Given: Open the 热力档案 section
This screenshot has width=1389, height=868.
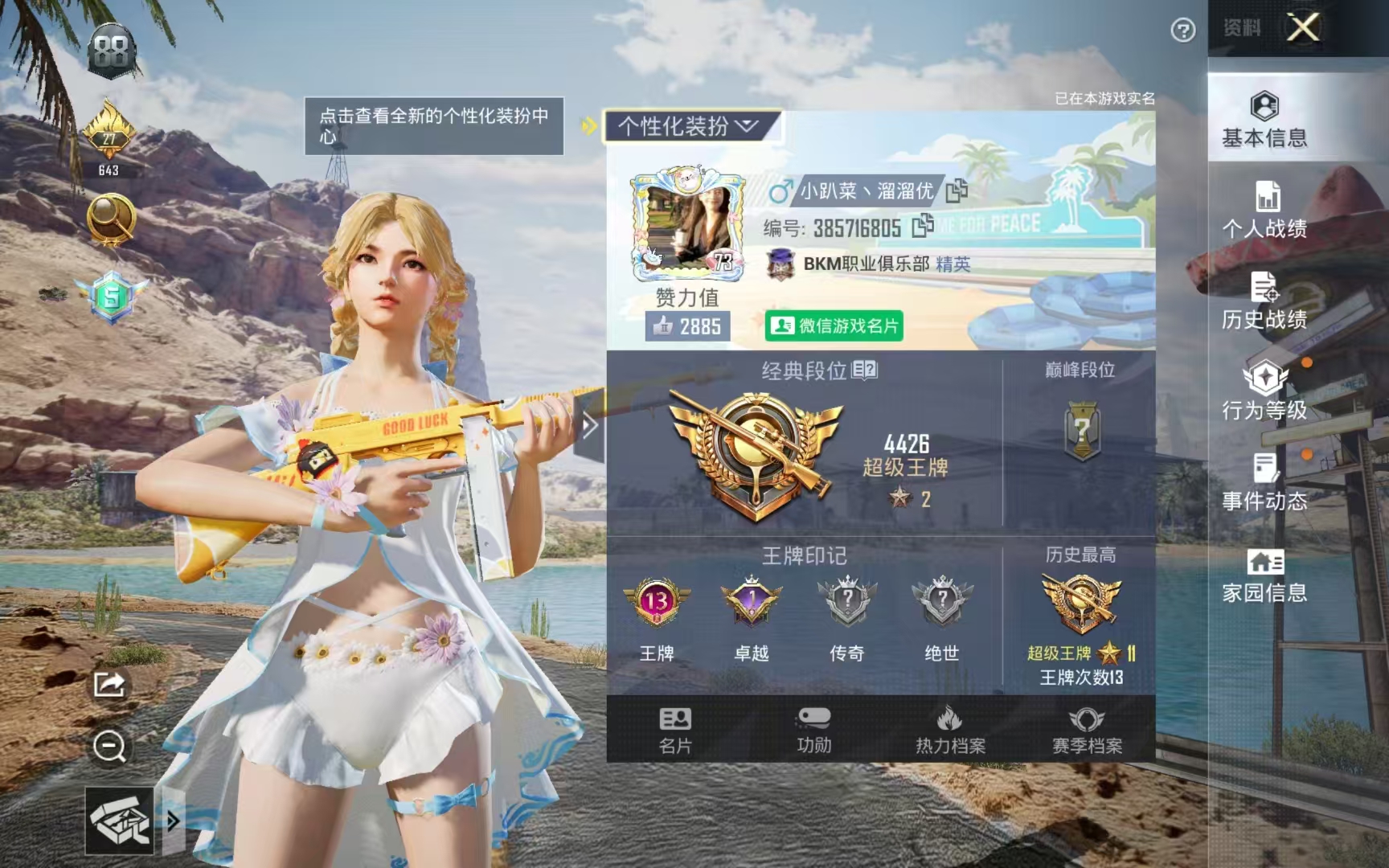Looking at the screenshot, I should coord(950,730).
